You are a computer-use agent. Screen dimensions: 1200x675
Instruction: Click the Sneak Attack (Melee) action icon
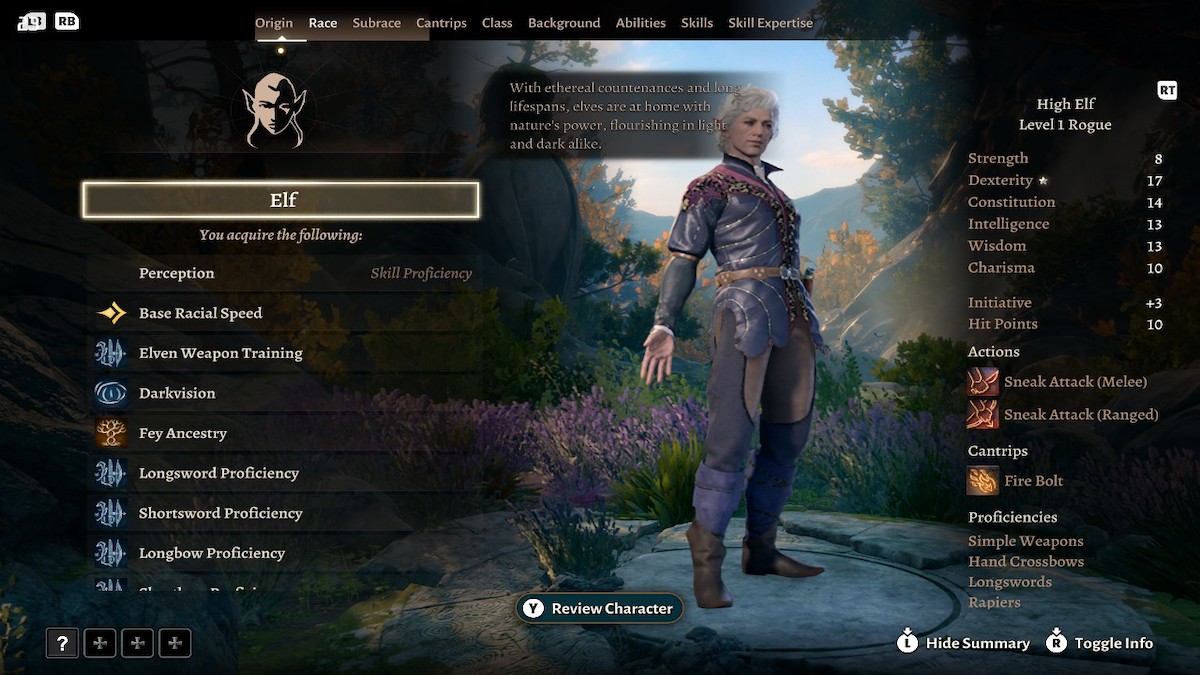click(x=983, y=382)
